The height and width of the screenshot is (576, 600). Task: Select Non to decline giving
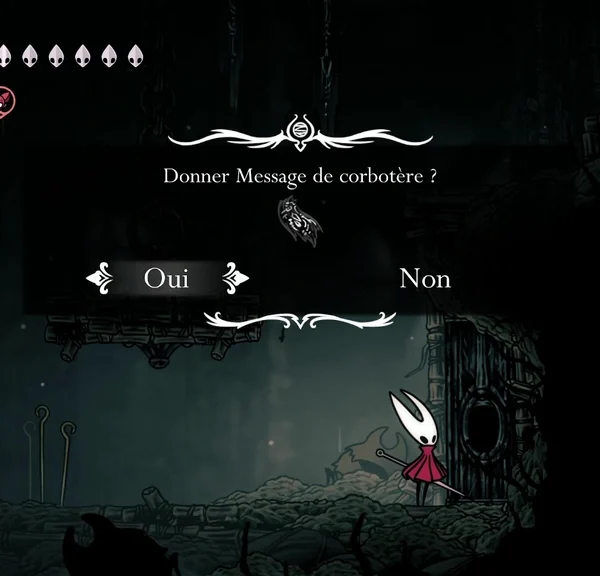point(425,278)
